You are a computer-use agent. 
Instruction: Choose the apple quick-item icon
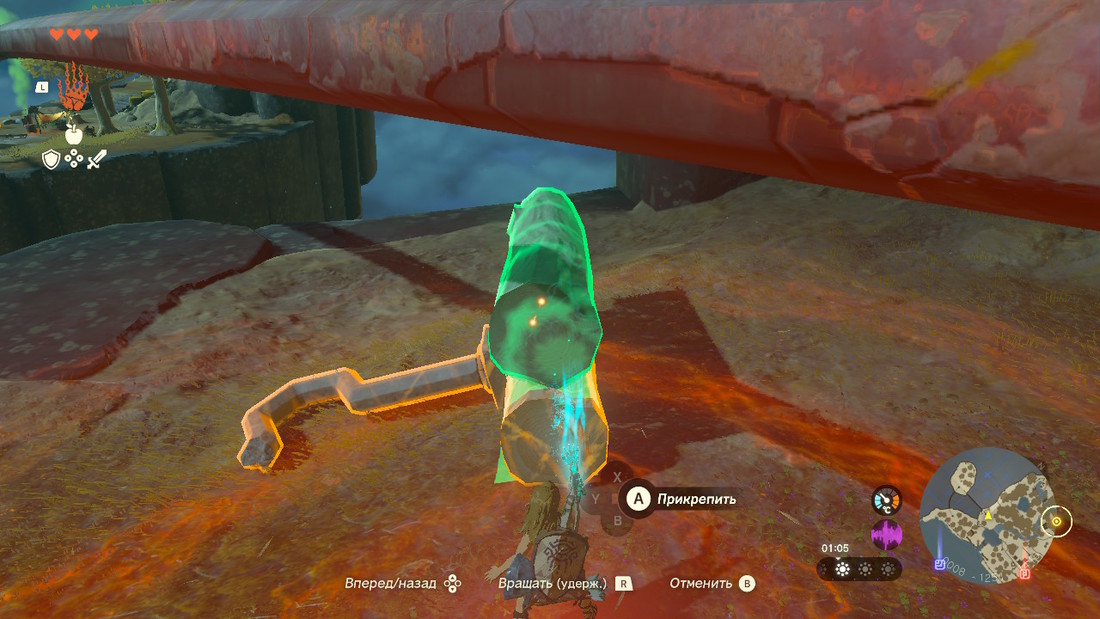pyautogui.click(x=73, y=133)
